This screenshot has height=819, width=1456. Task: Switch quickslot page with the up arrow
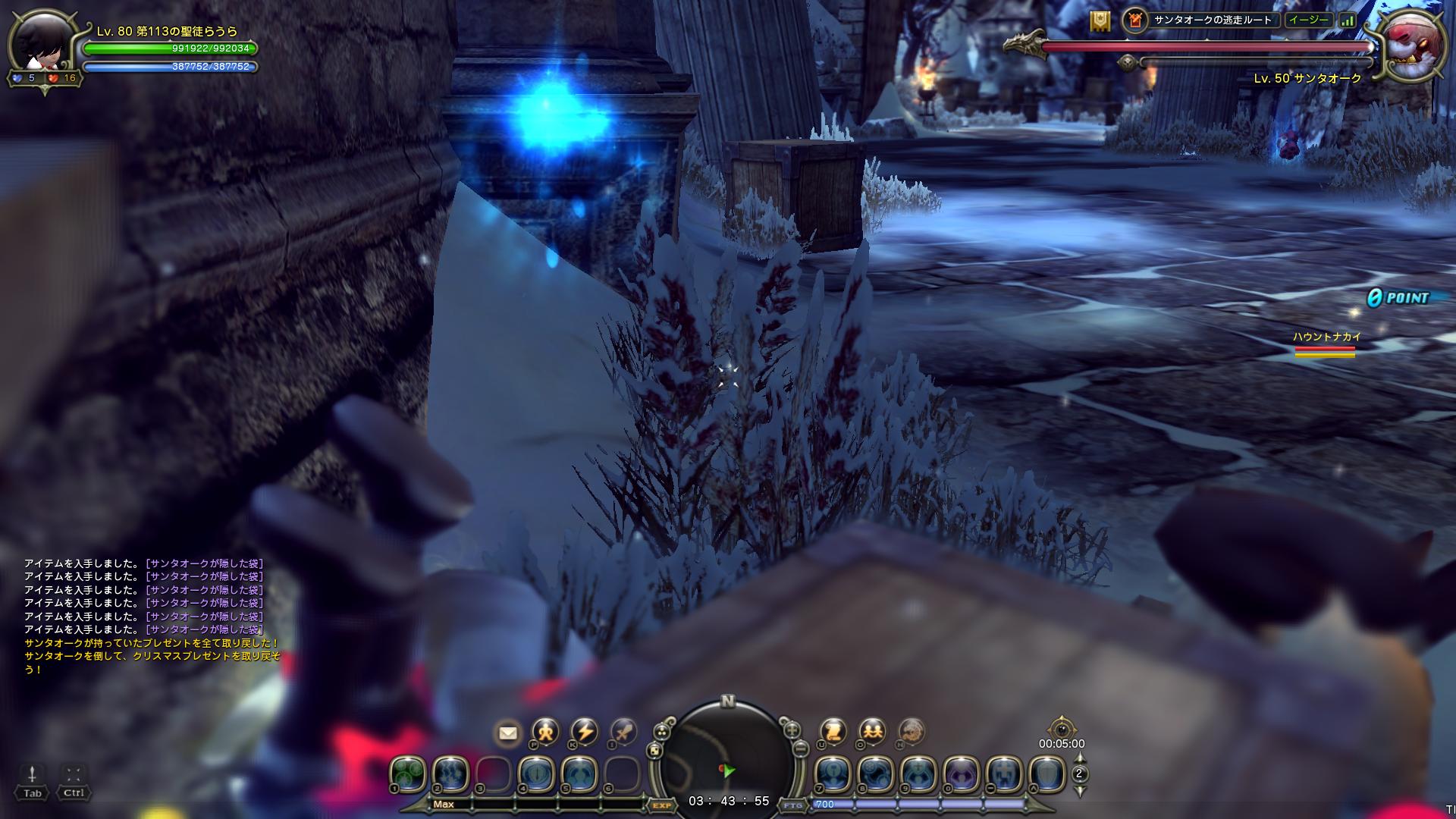pos(1080,758)
